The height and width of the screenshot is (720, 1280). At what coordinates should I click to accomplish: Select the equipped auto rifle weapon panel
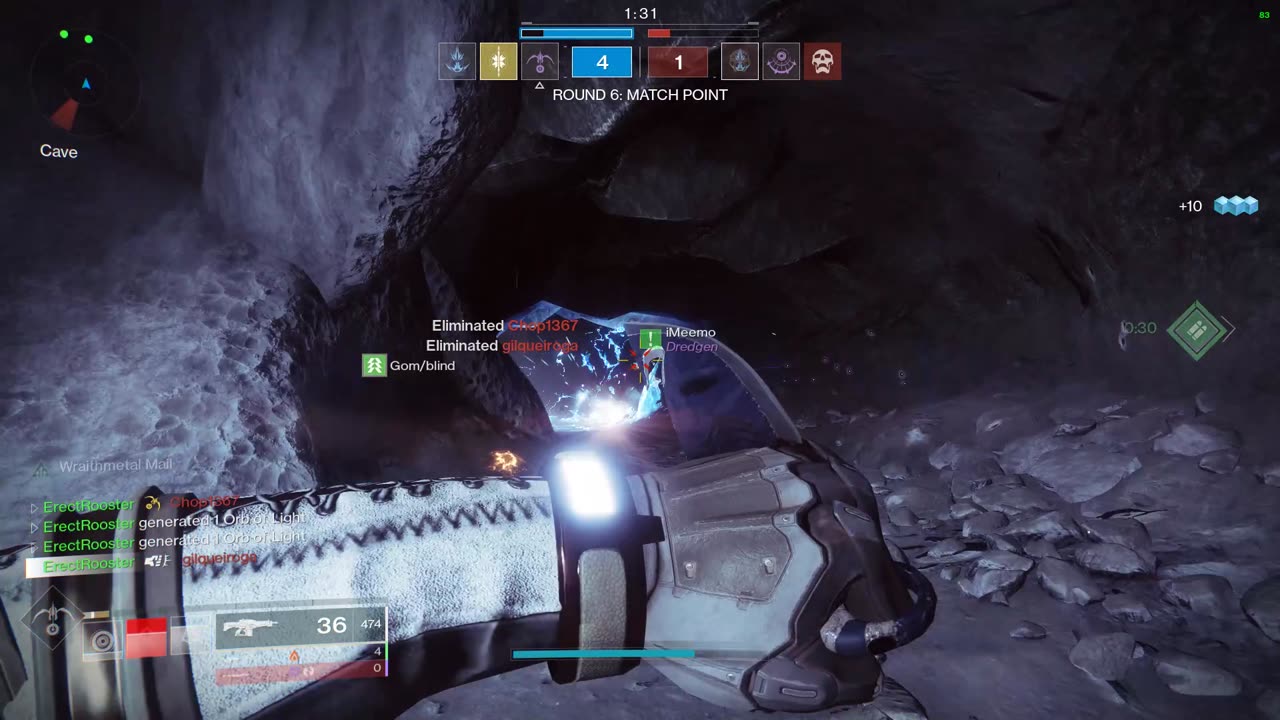coord(300,627)
